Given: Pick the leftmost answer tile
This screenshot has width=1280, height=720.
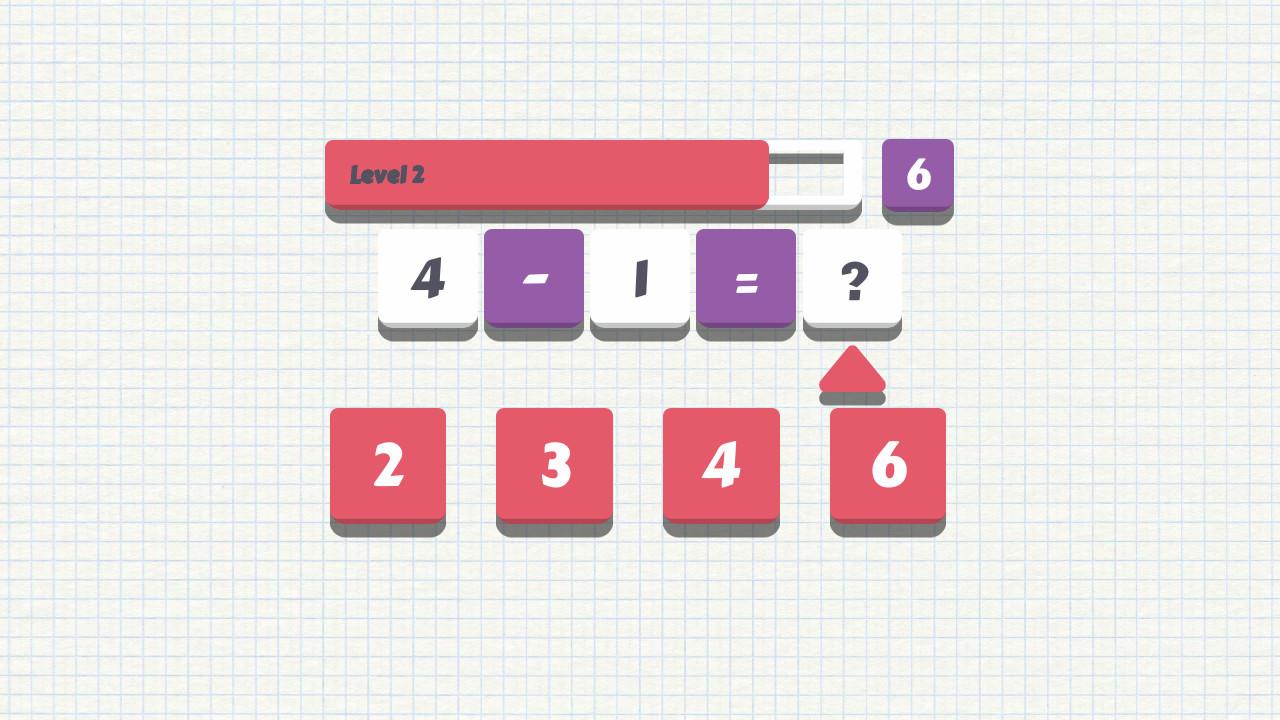Looking at the screenshot, I should click(x=387, y=464).
